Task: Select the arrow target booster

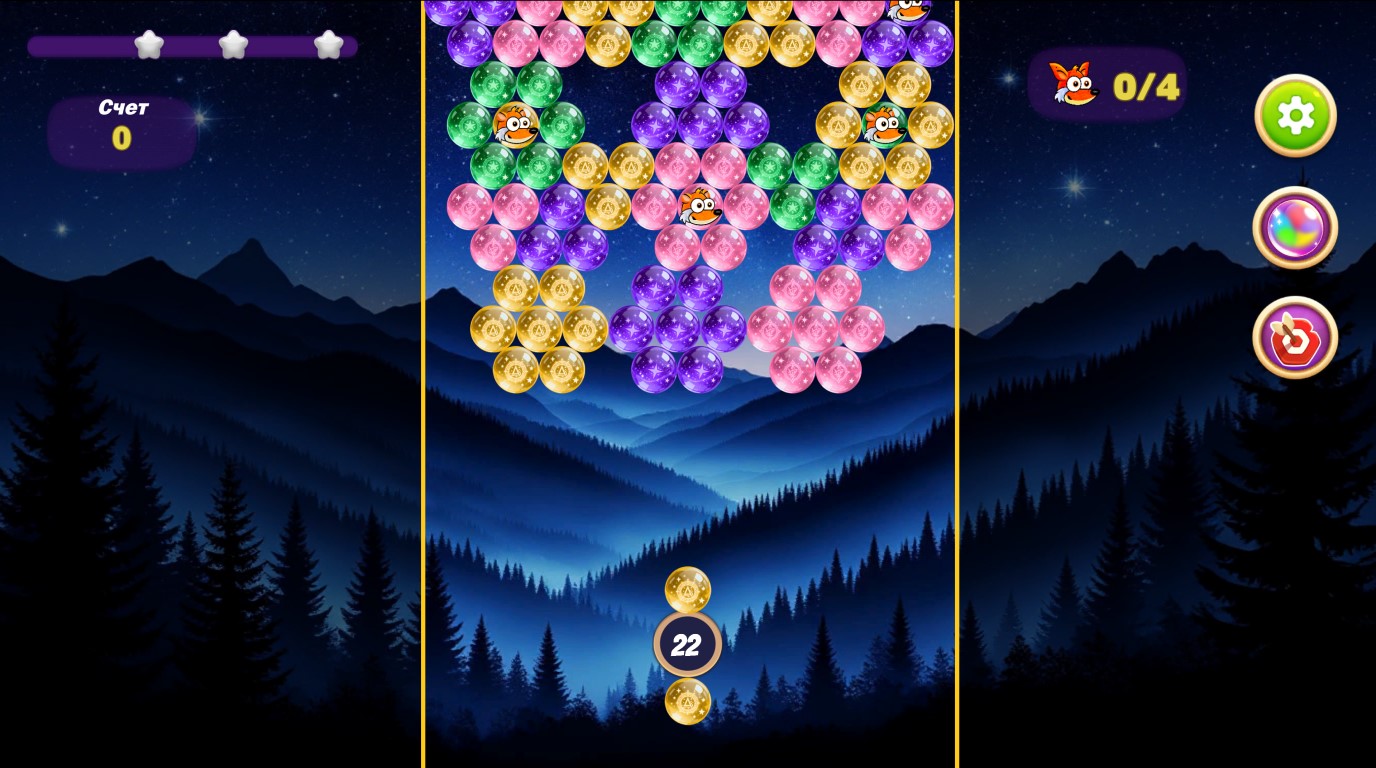Action: pyautogui.click(x=1295, y=338)
